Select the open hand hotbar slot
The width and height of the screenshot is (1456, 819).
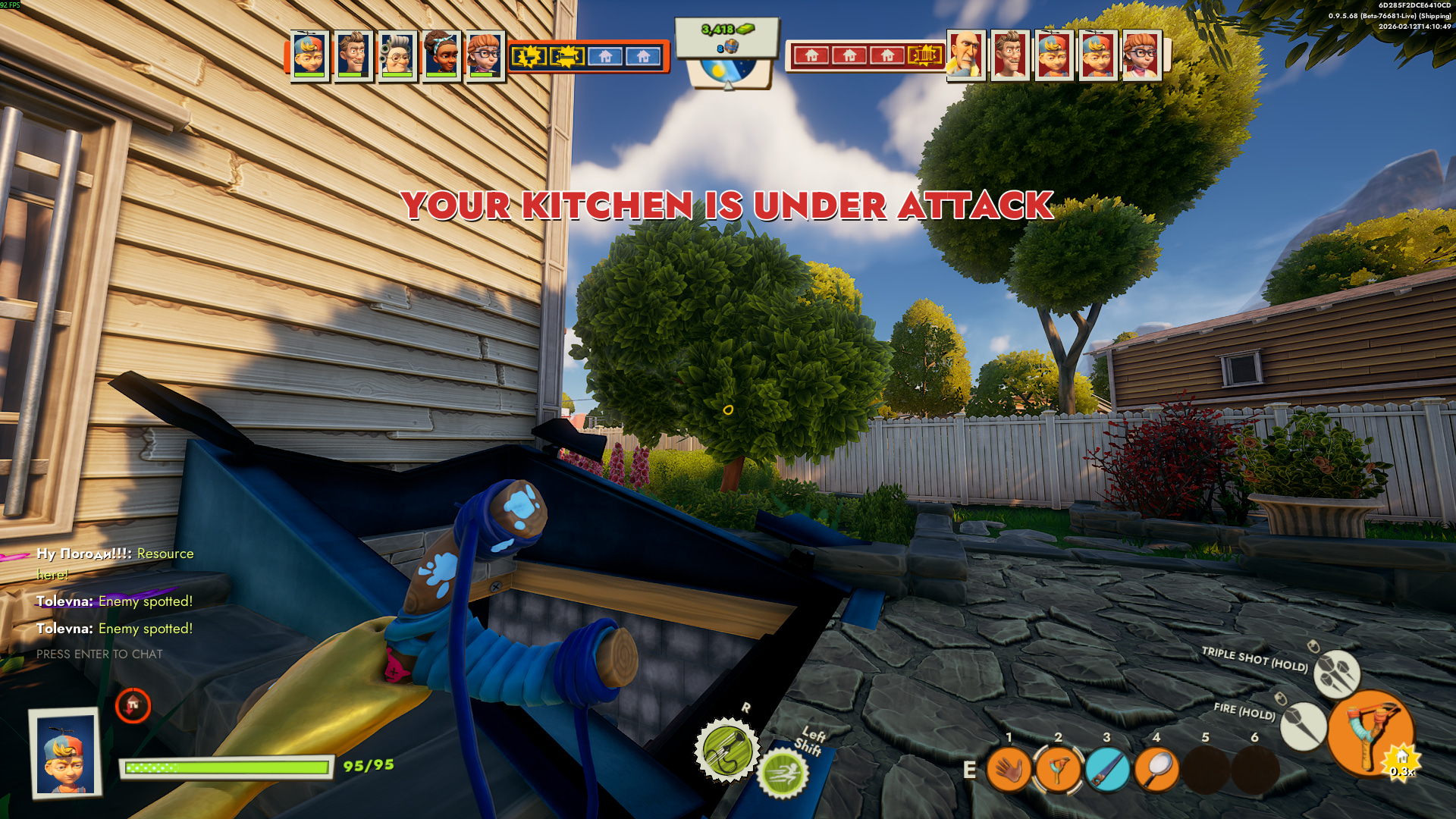click(x=1009, y=770)
